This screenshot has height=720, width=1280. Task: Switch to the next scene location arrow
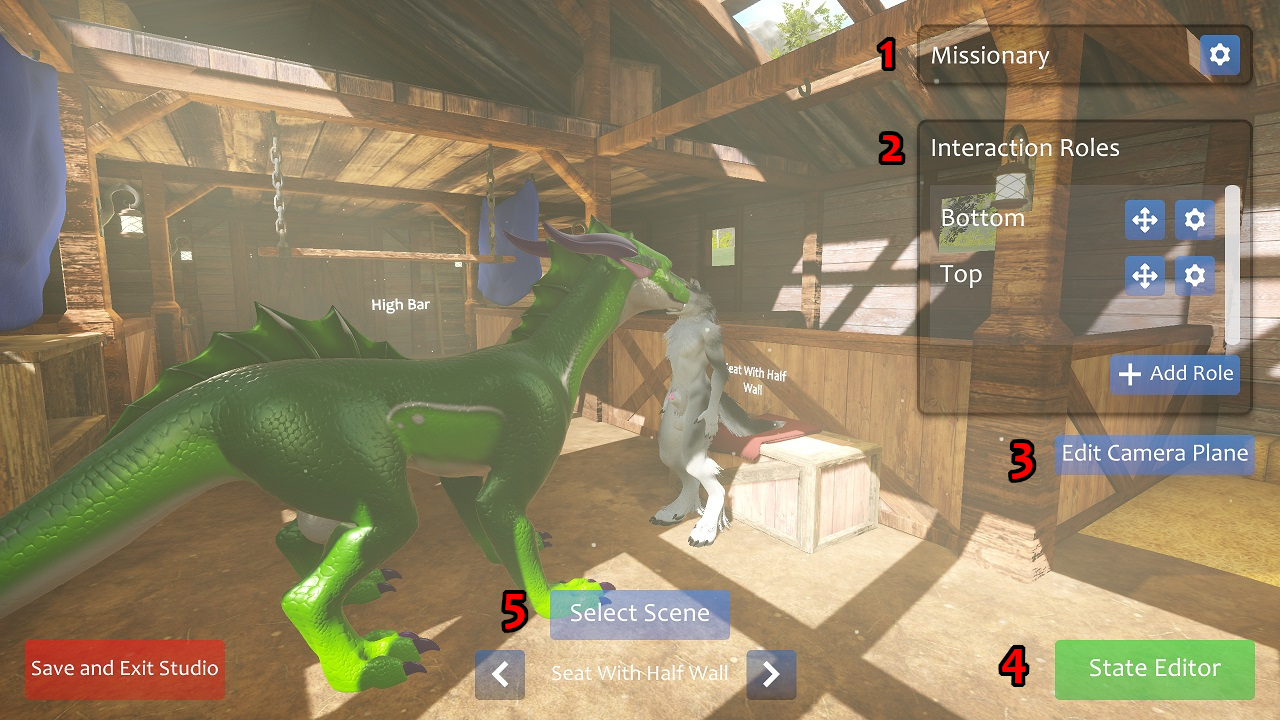click(x=771, y=674)
